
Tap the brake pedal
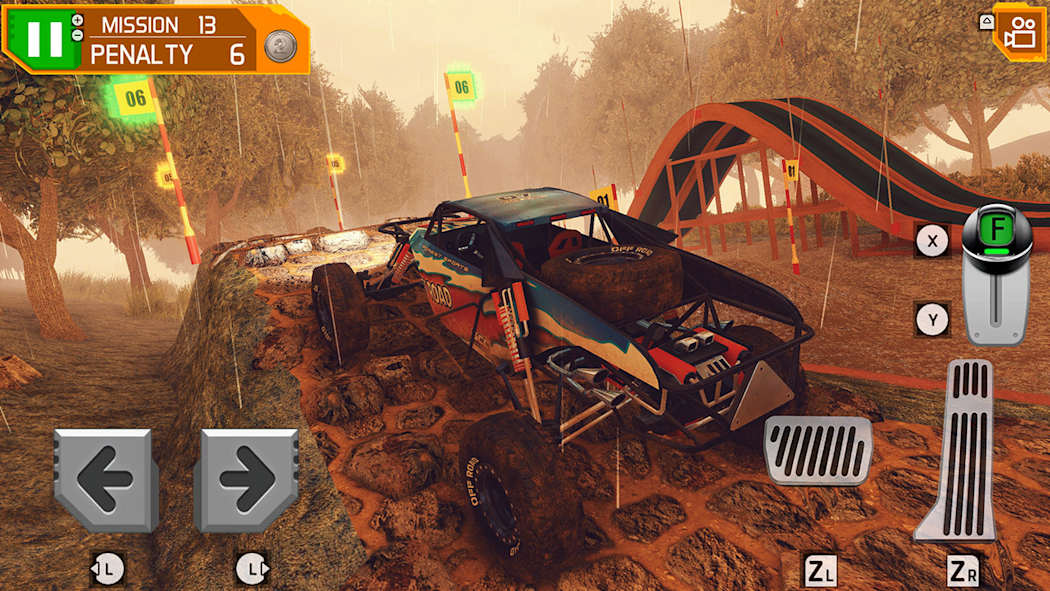tap(817, 451)
